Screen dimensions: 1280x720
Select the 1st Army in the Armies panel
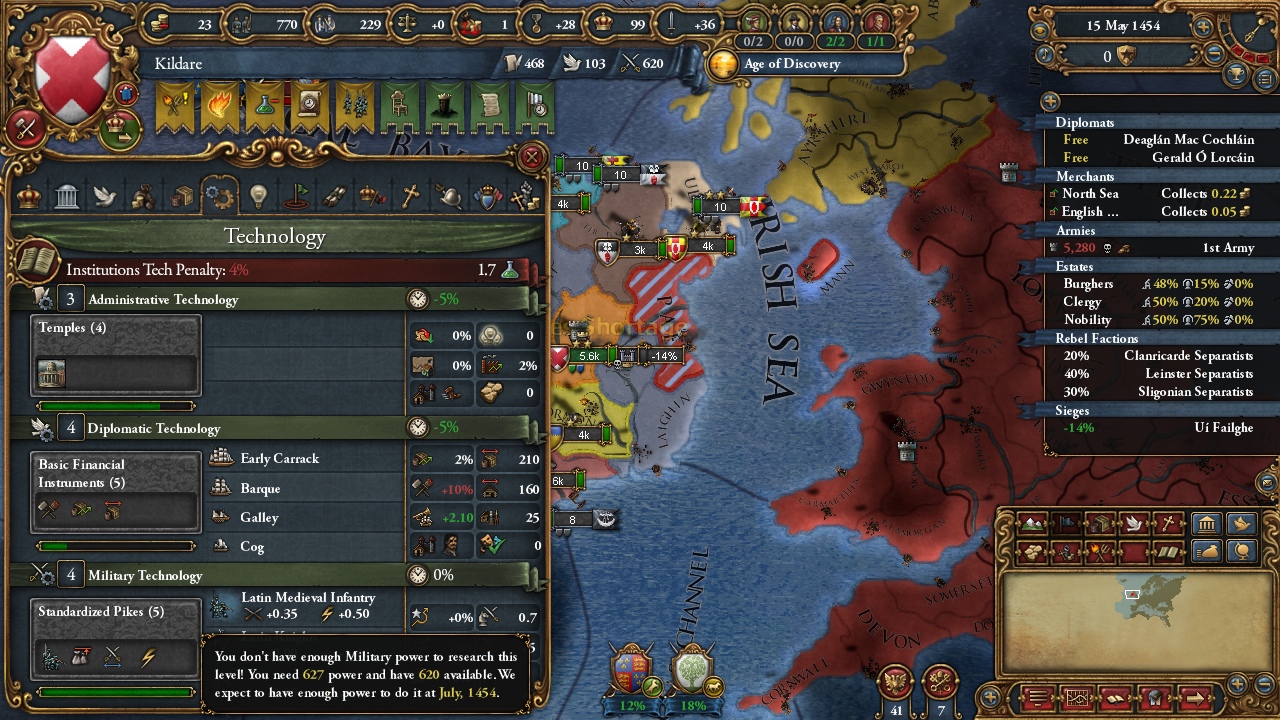coord(1180,246)
